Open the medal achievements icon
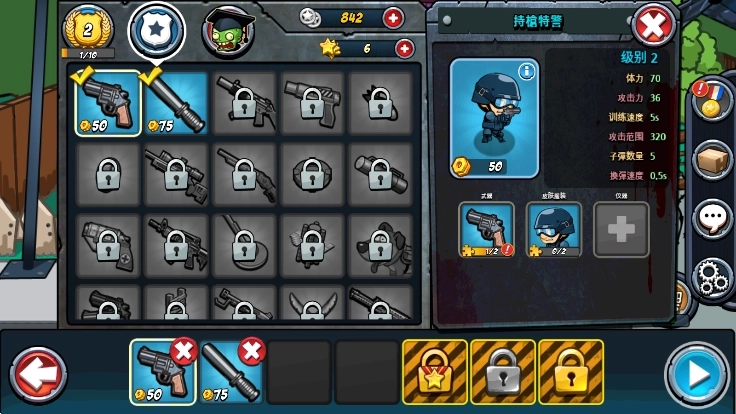The image size is (736, 414). pyautogui.click(x=712, y=99)
